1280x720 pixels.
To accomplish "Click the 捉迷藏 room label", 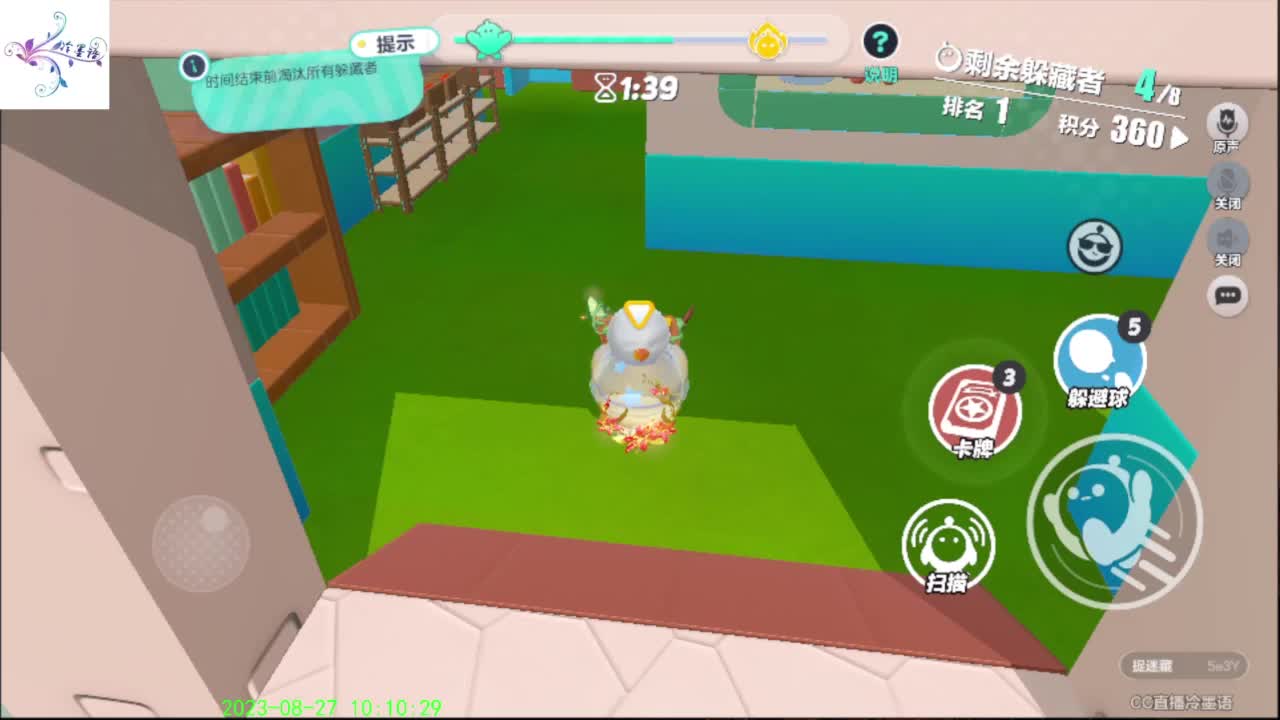I will point(1160,666).
